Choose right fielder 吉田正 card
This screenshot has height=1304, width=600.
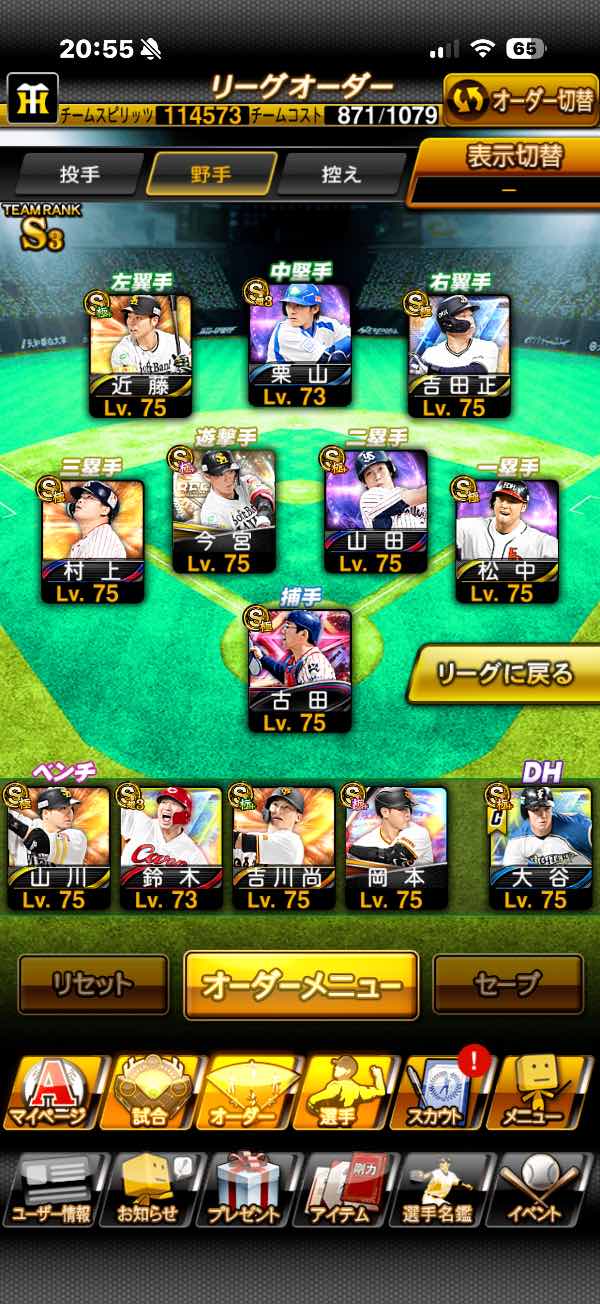click(x=460, y=356)
